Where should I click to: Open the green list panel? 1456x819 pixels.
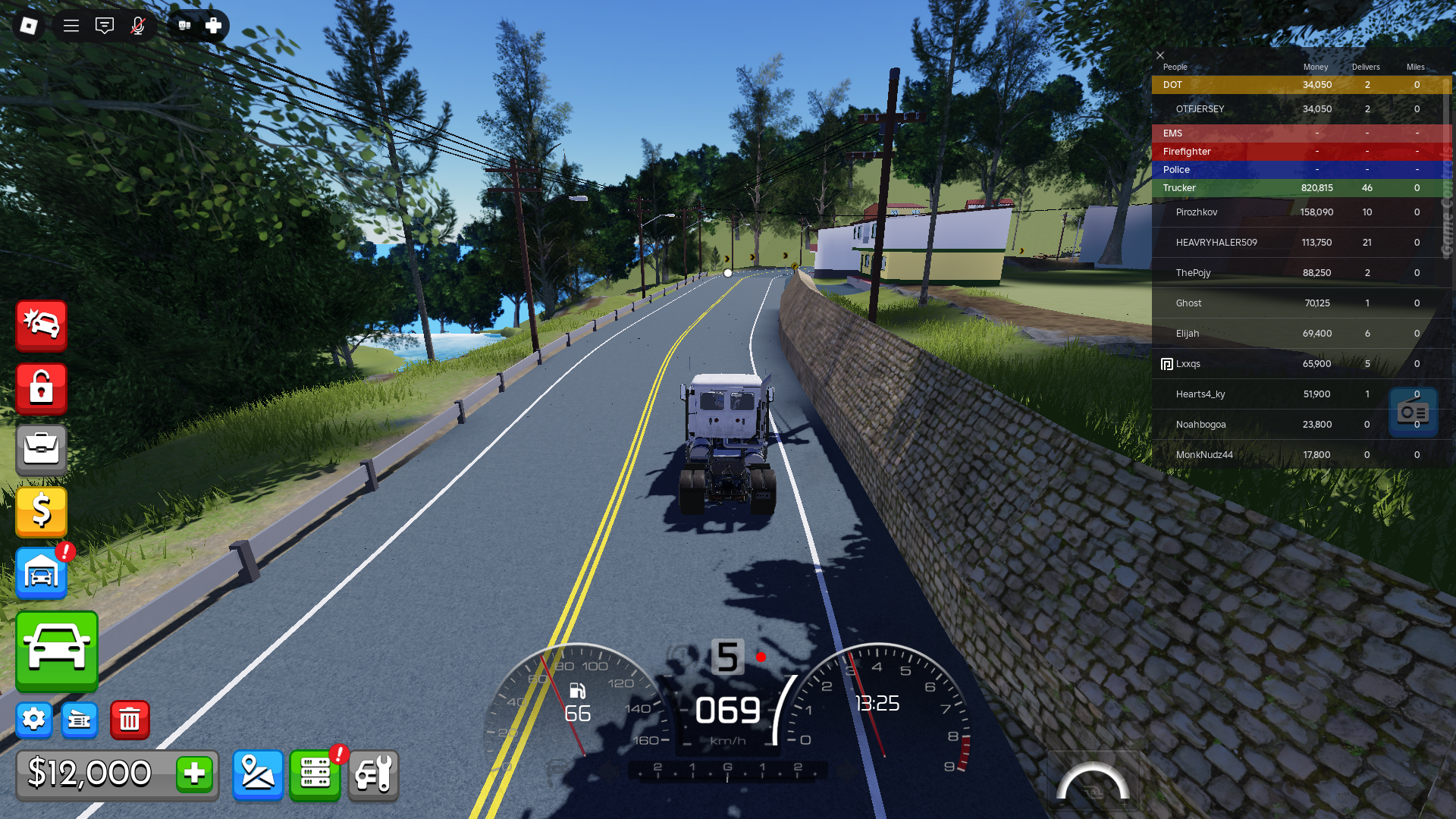pos(315,774)
